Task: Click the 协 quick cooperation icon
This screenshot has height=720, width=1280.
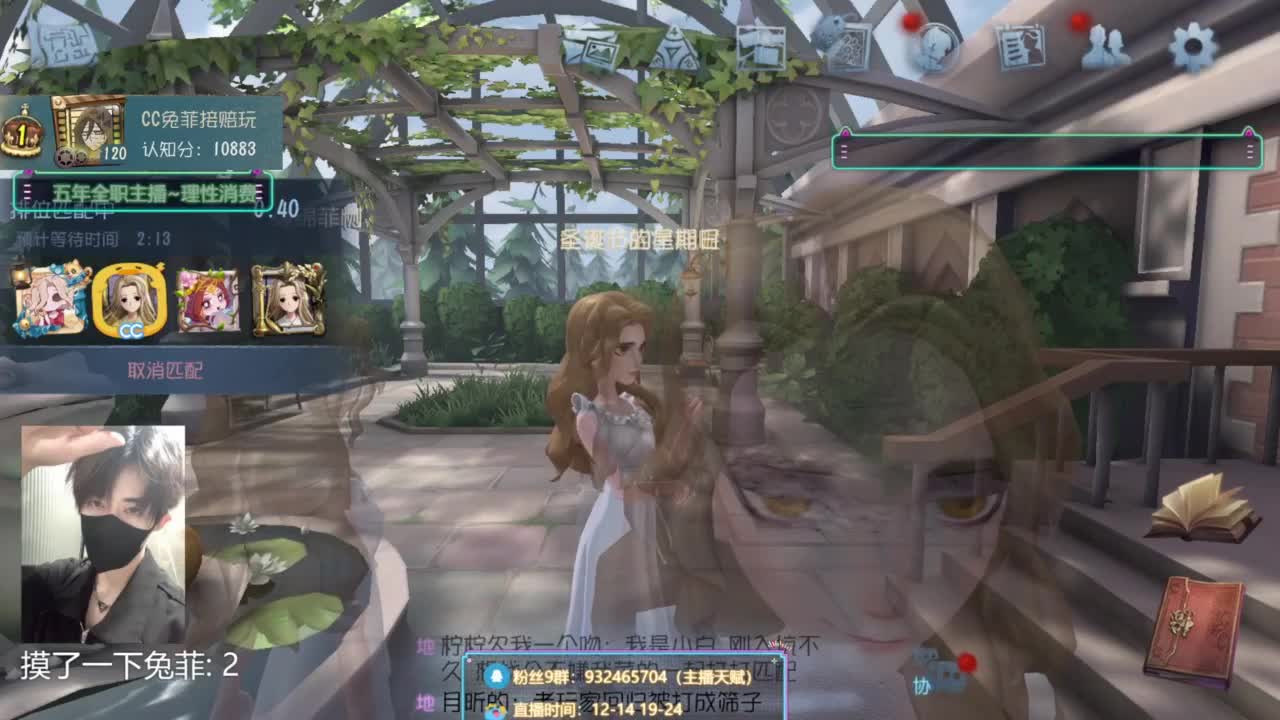Action: (x=922, y=682)
